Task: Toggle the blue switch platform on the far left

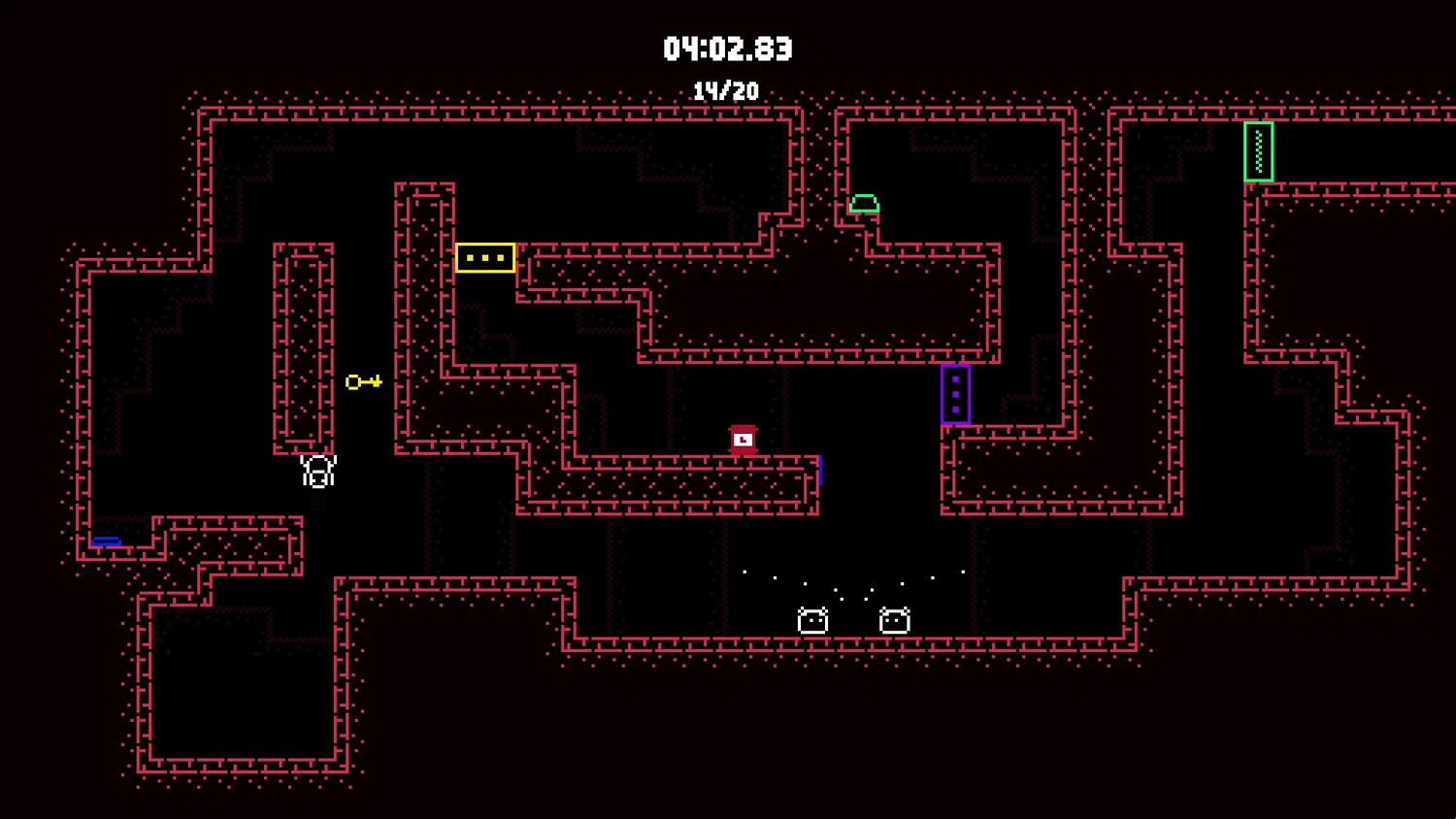Action: point(108,541)
